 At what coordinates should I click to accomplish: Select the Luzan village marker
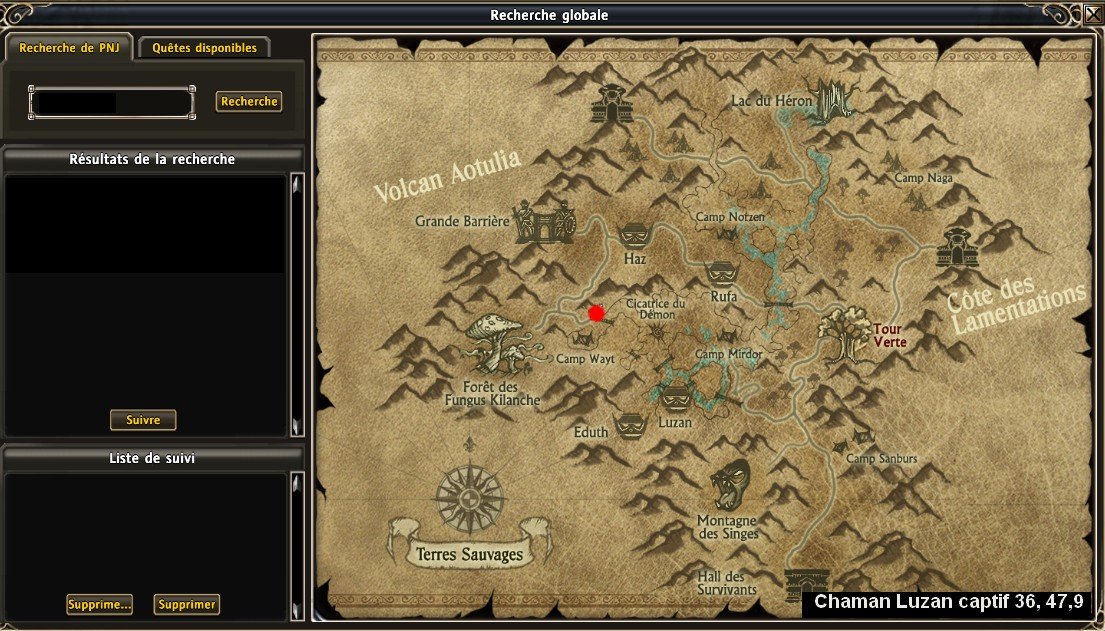point(676,396)
